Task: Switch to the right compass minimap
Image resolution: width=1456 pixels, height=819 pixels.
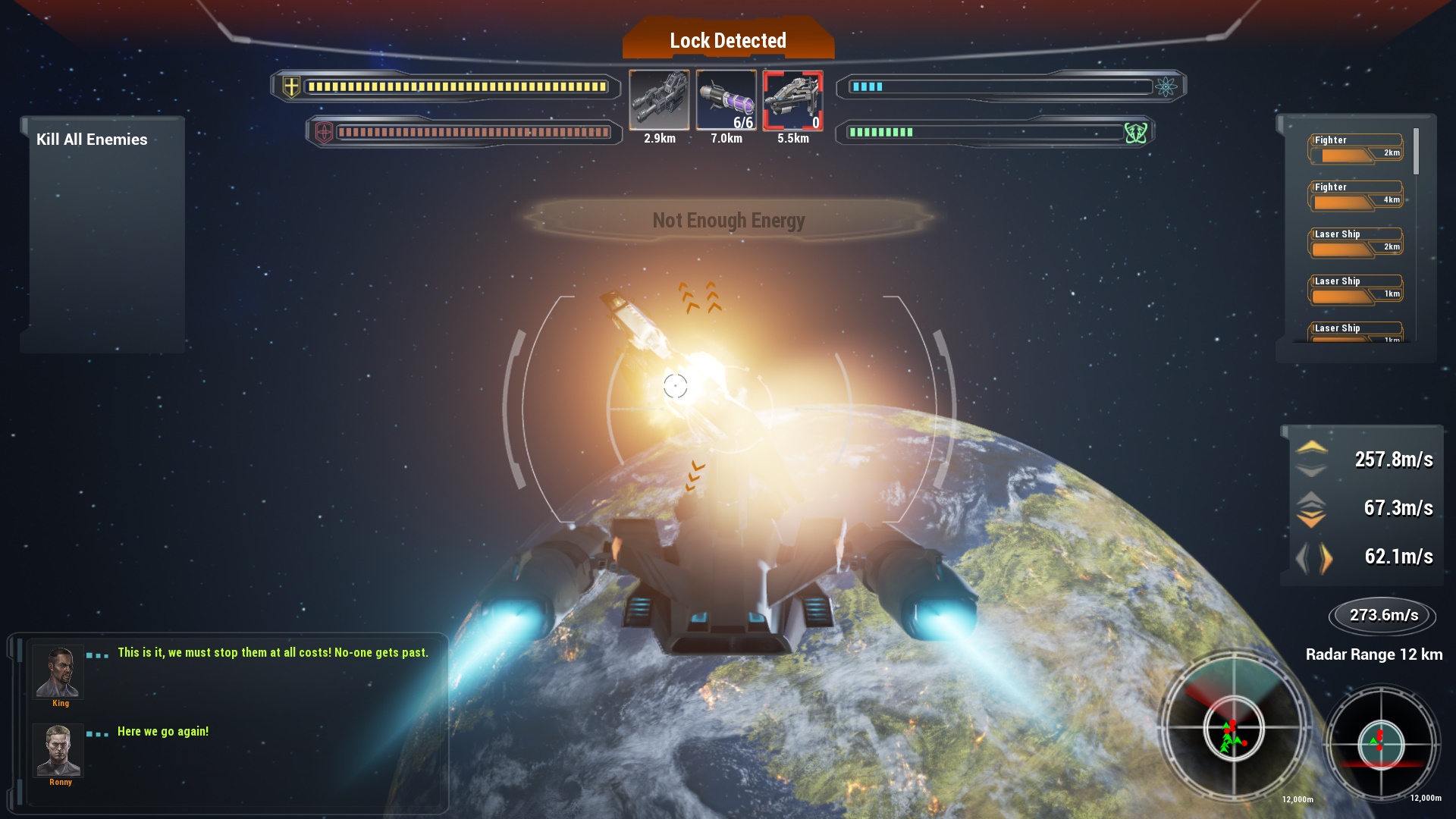Action: (x=1380, y=743)
